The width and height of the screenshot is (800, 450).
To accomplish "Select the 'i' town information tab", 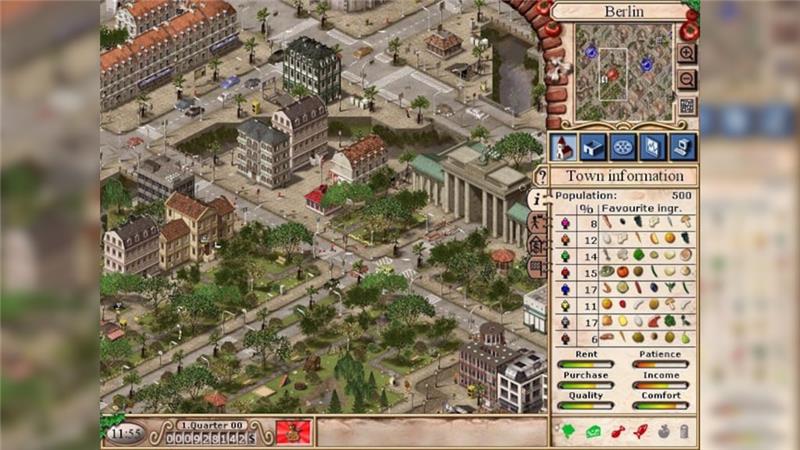I will [x=539, y=199].
